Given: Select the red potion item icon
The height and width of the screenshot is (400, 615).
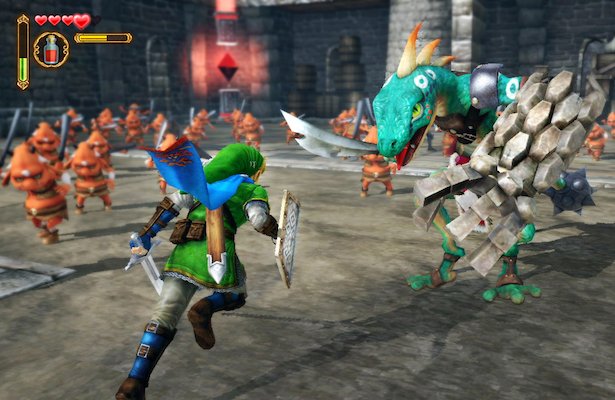Looking at the screenshot, I should tap(51, 49).
